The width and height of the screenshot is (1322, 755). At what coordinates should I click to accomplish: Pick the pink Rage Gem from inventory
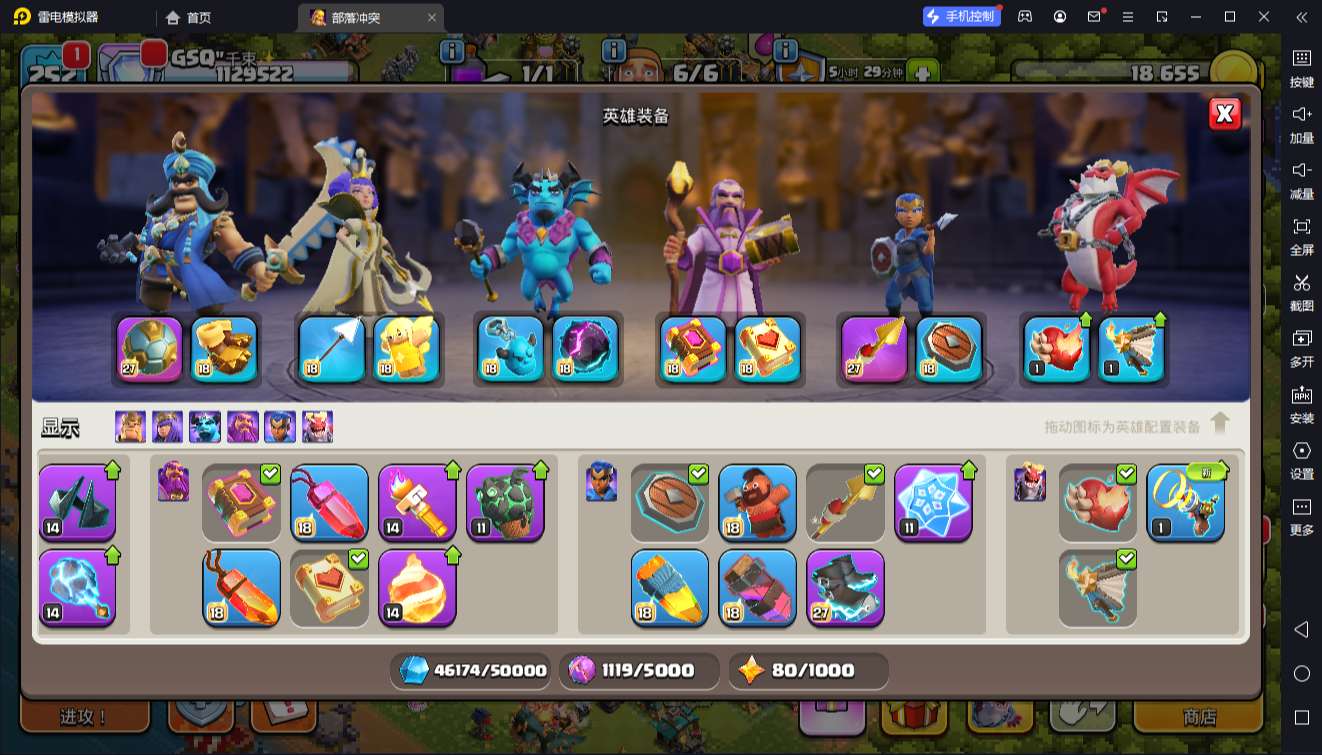(329, 502)
